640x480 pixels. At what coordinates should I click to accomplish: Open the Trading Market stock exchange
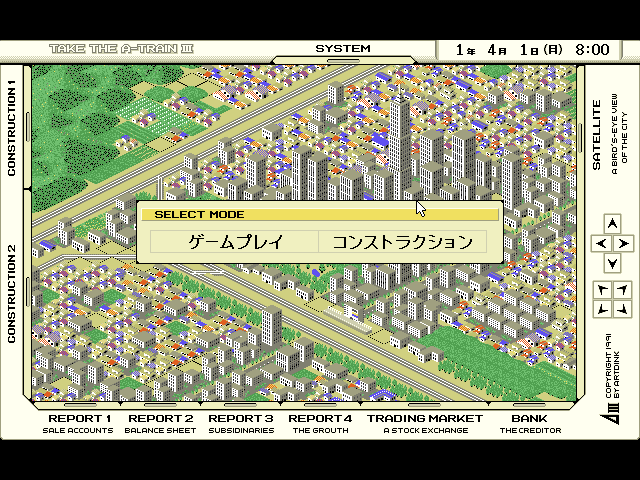[425, 424]
